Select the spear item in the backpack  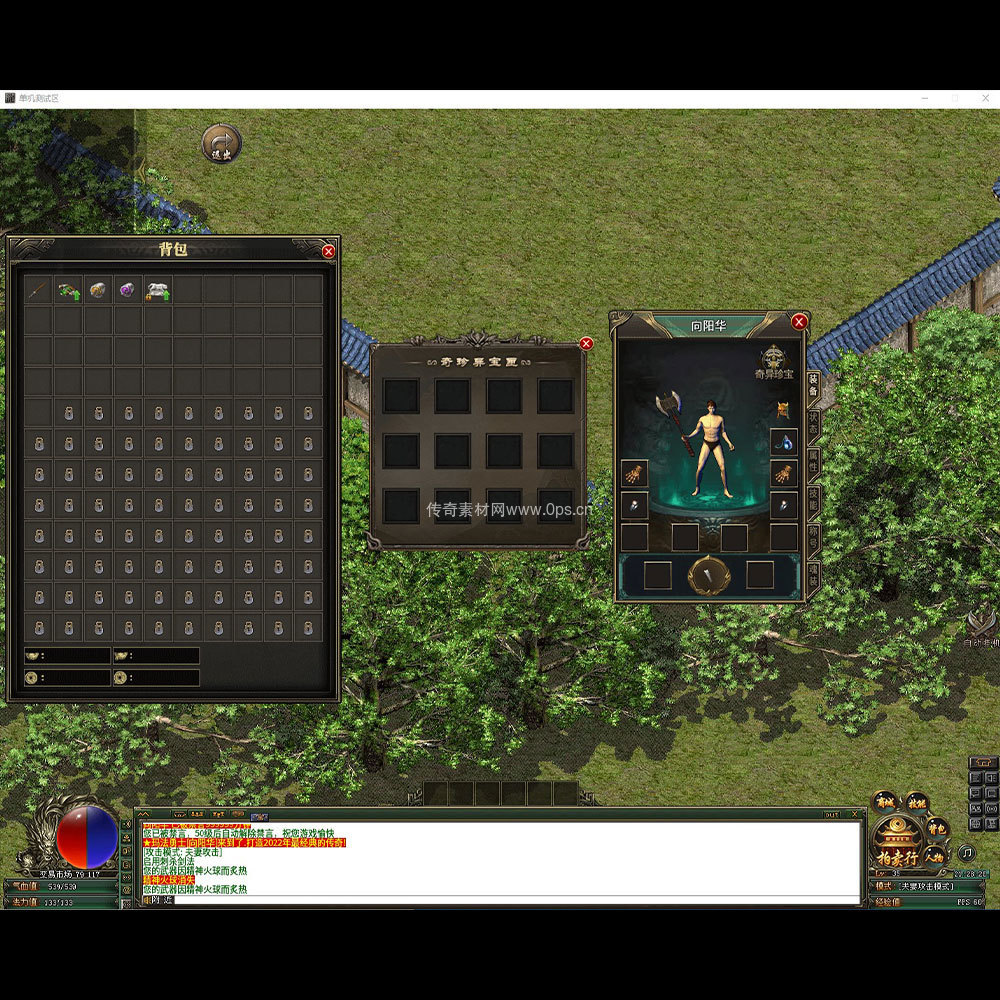38,290
